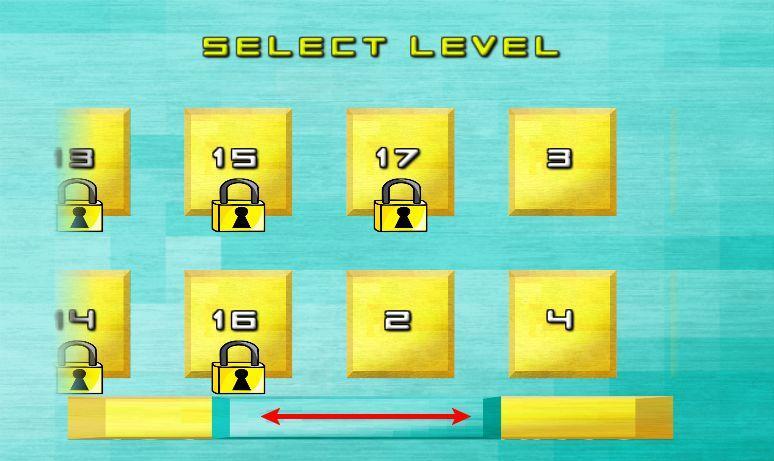Viewport: 774px width, 461px height.
Task: Choose the locked level 16 tile
Action: tap(237, 324)
